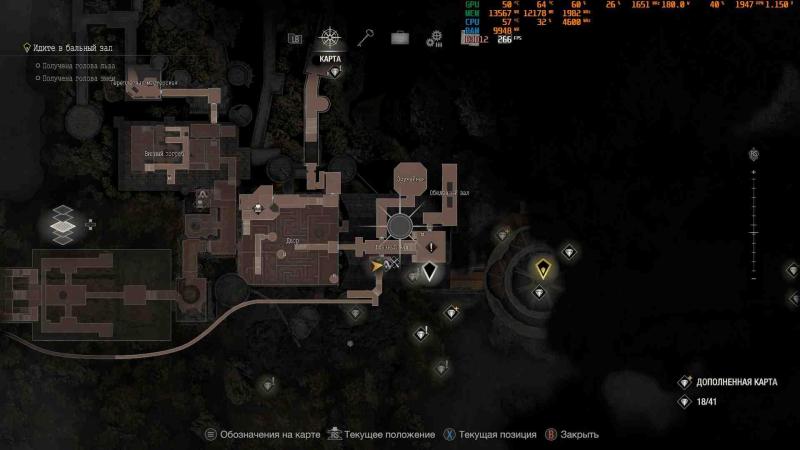Open the gear settings tab

(x=434, y=39)
